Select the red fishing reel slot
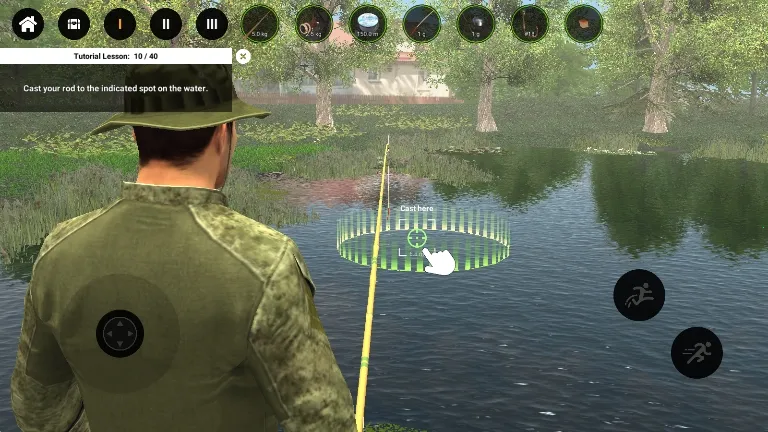The width and height of the screenshot is (768, 432). point(315,23)
